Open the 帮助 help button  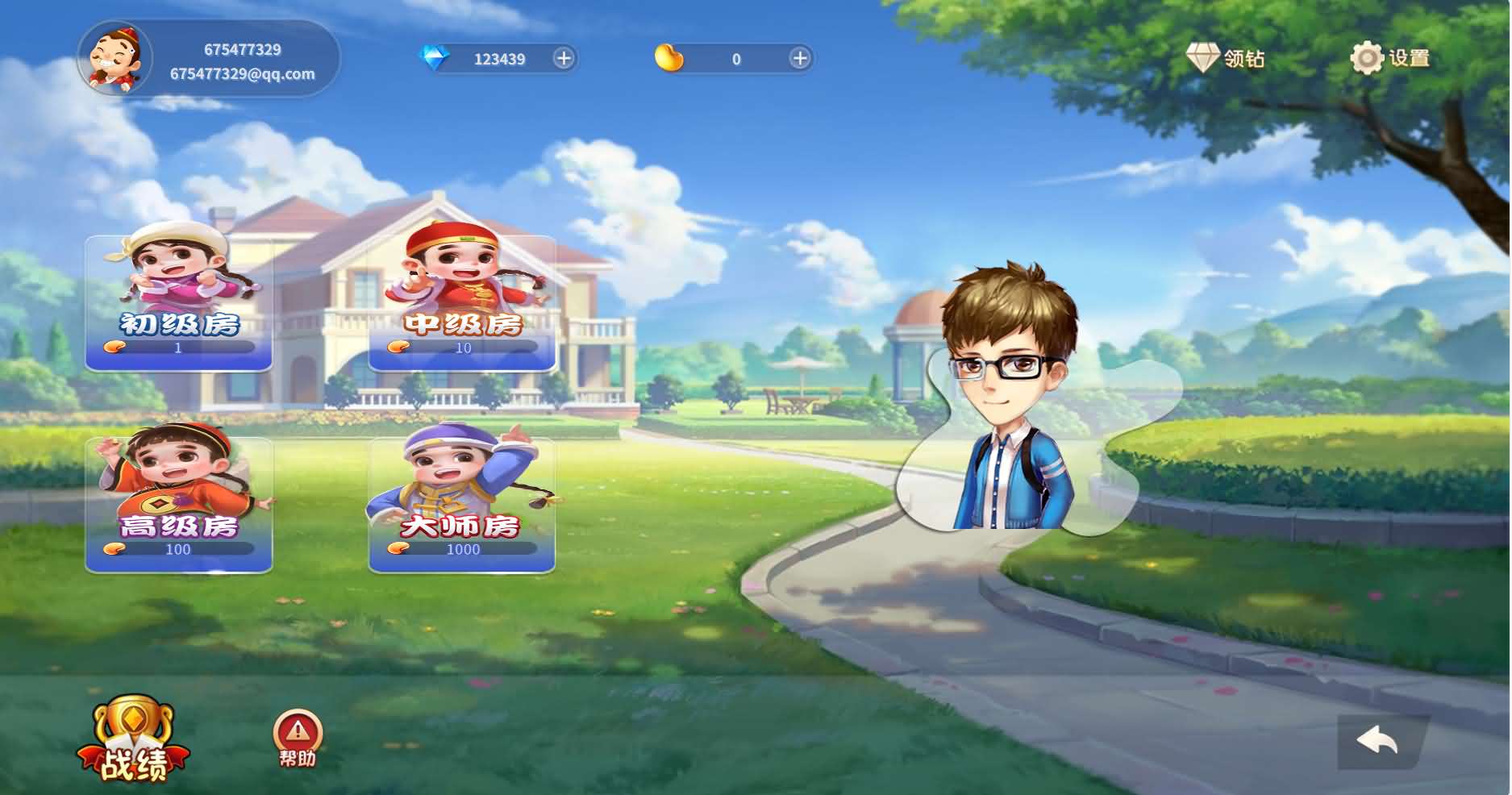pos(298,738)
